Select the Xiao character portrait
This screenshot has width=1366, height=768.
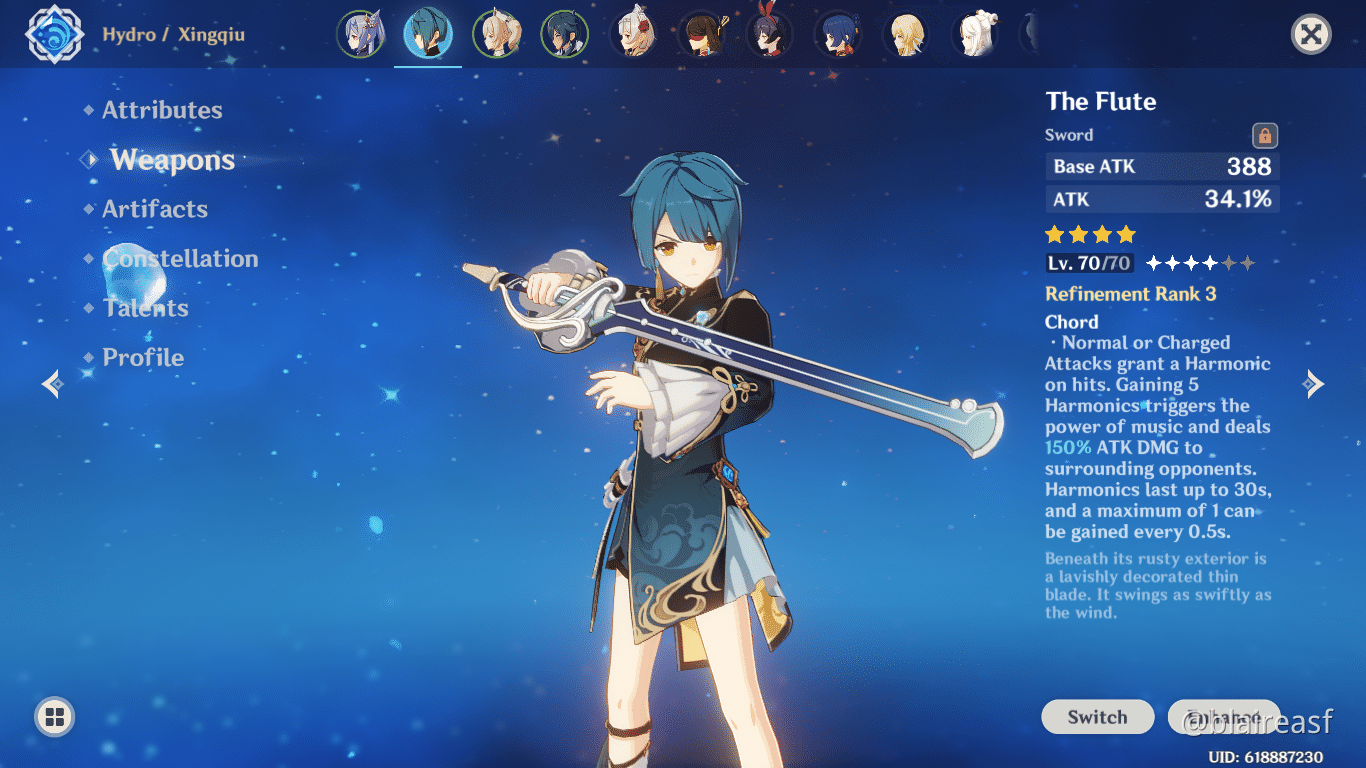tap(565, 33)
